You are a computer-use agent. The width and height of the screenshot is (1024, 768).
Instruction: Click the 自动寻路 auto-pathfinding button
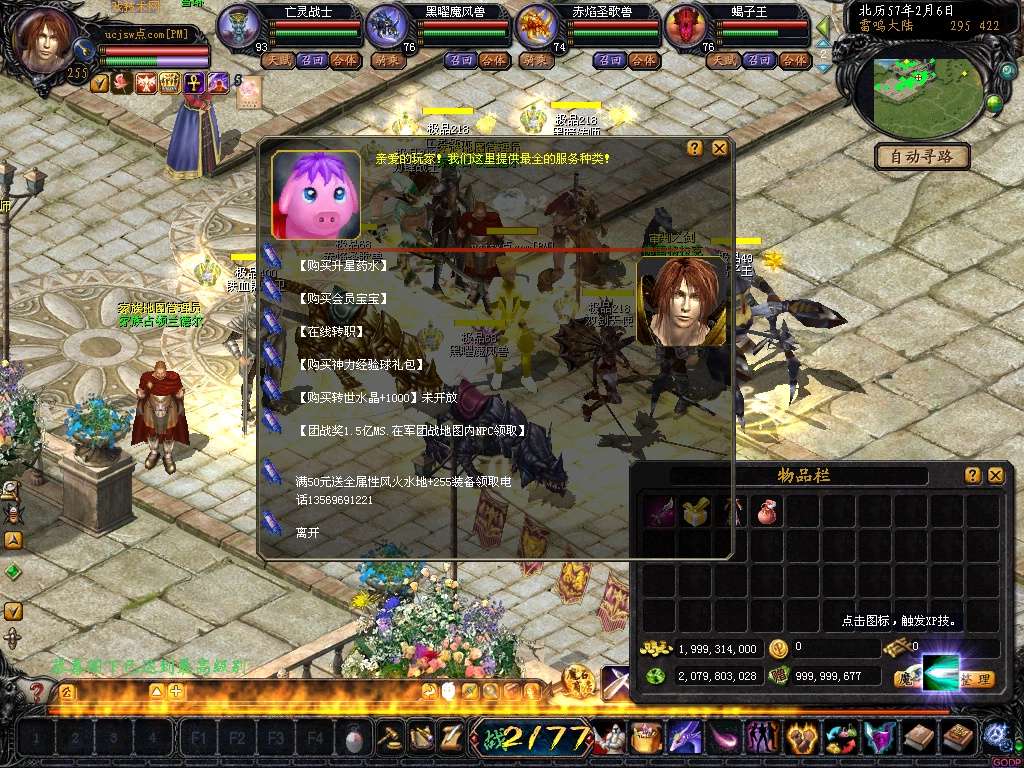[x=922, y=157]
